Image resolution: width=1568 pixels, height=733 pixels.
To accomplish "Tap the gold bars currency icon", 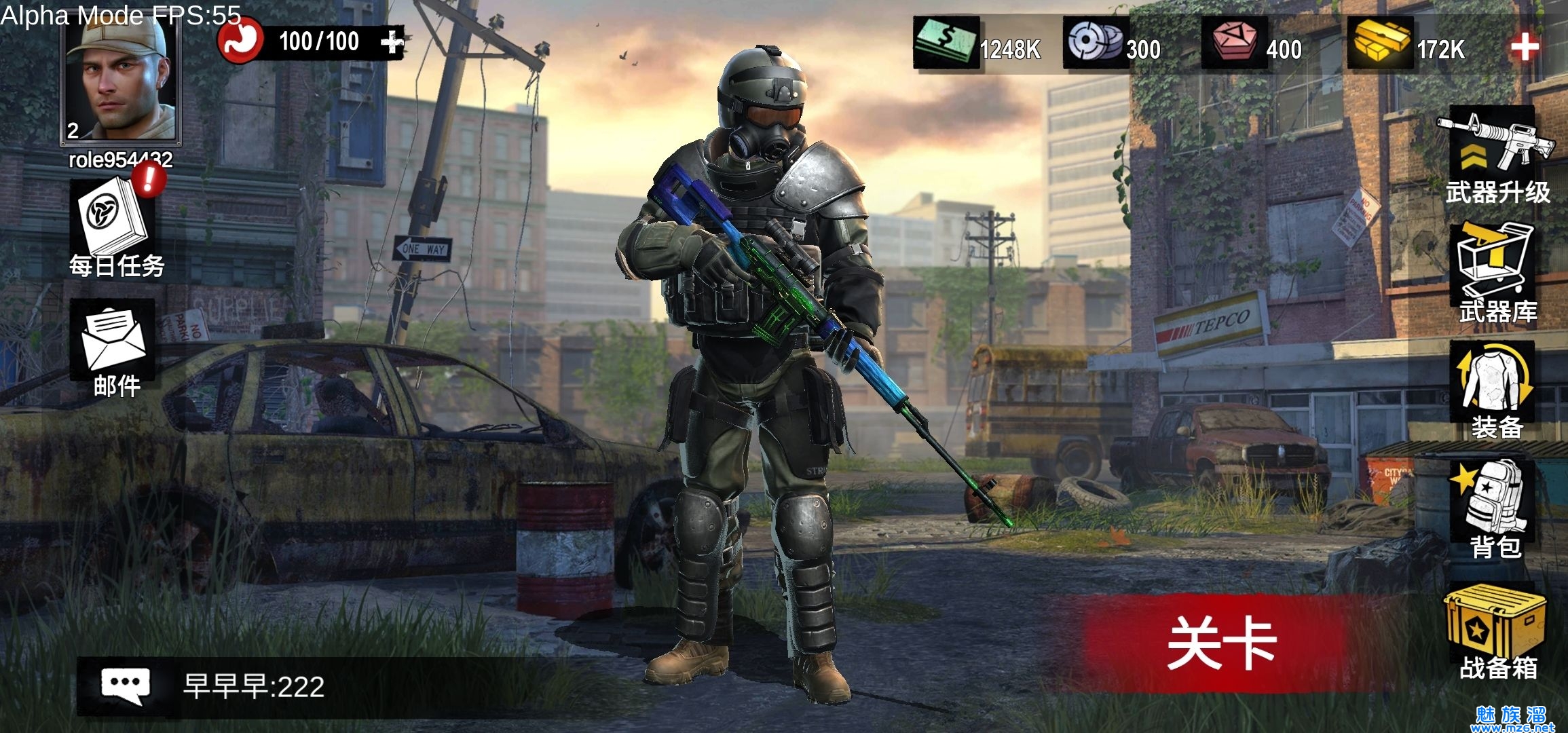I will coord(1381,43).
